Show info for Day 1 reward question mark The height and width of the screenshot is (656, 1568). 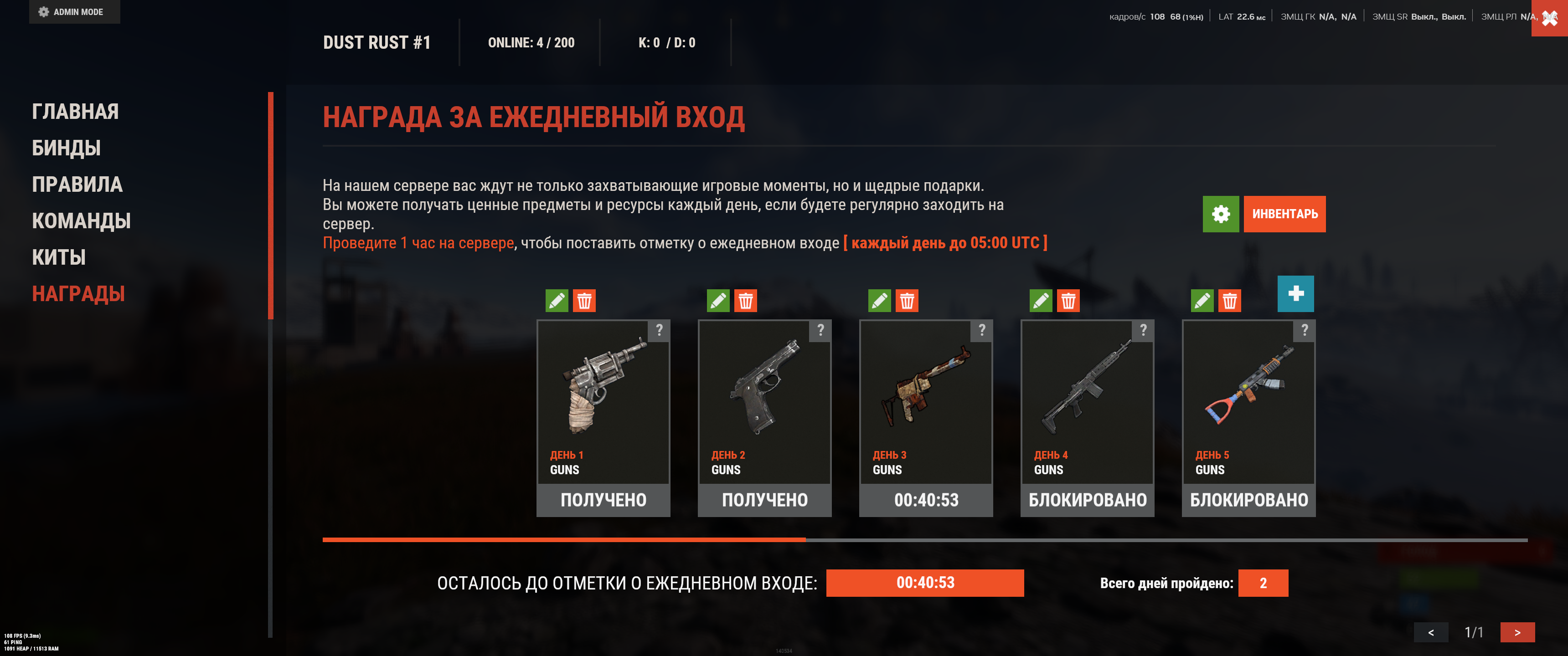point(659,330)
